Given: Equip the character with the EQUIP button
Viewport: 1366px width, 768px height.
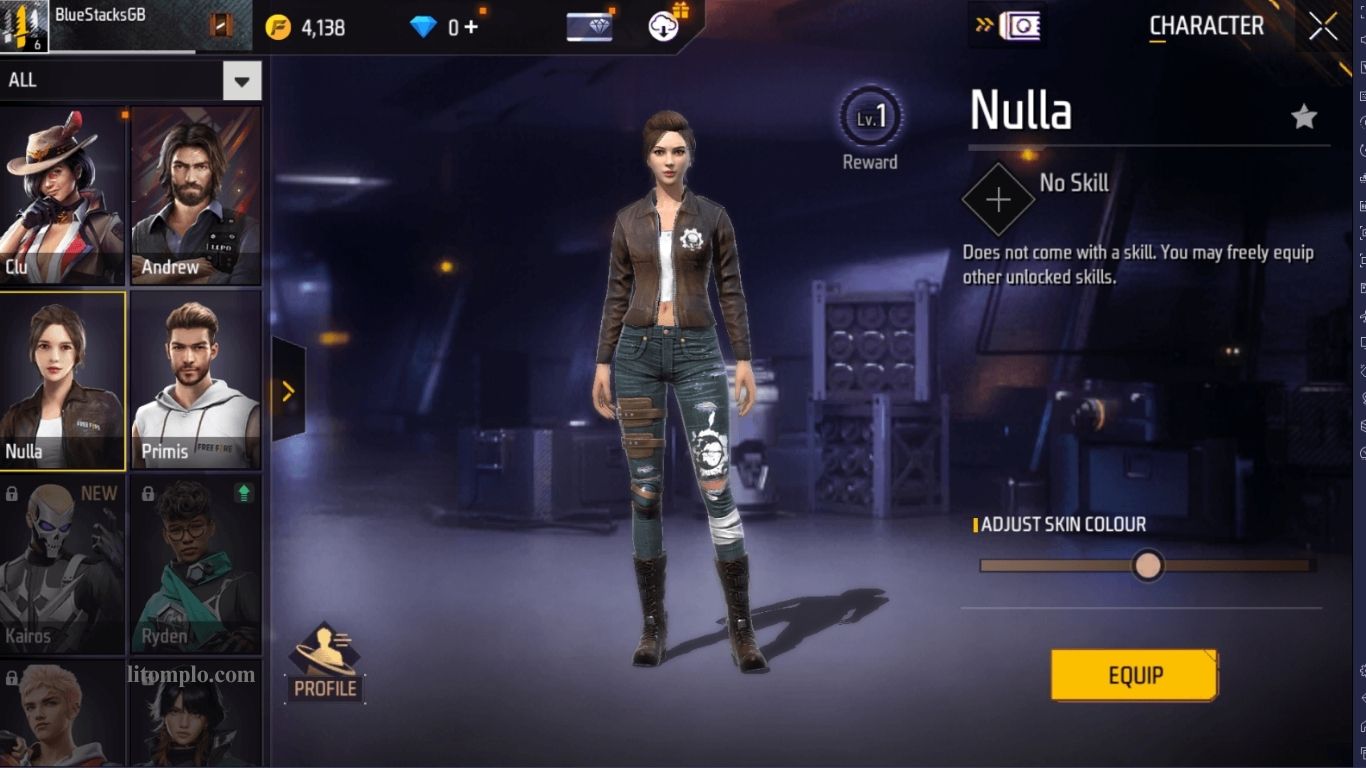Looking at the screenshot, I should (1134, 675).
